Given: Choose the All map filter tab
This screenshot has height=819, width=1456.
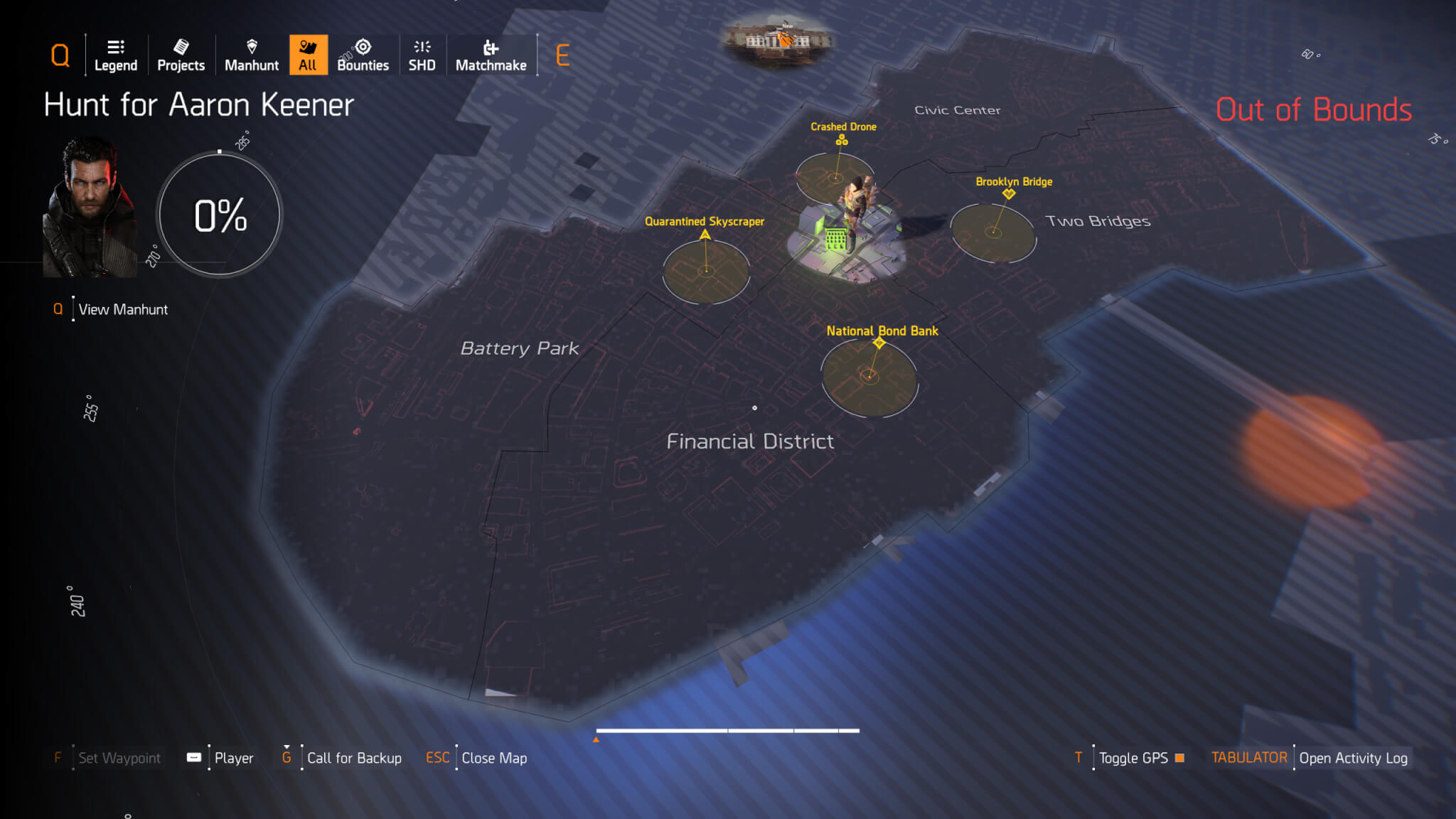Looking at the screenshot, I should [308, 55].
